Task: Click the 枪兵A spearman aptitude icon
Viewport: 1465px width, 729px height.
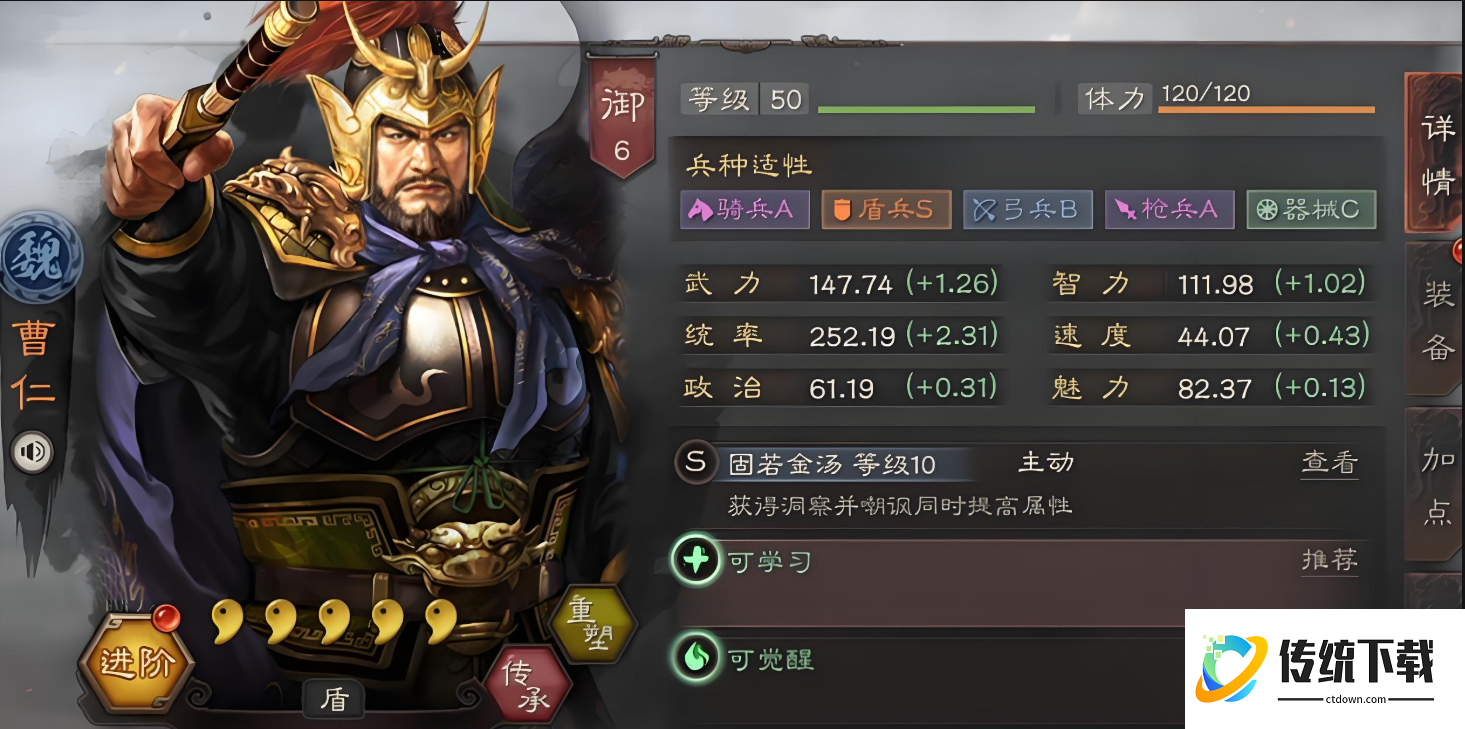Action: tap(1170, 210)
